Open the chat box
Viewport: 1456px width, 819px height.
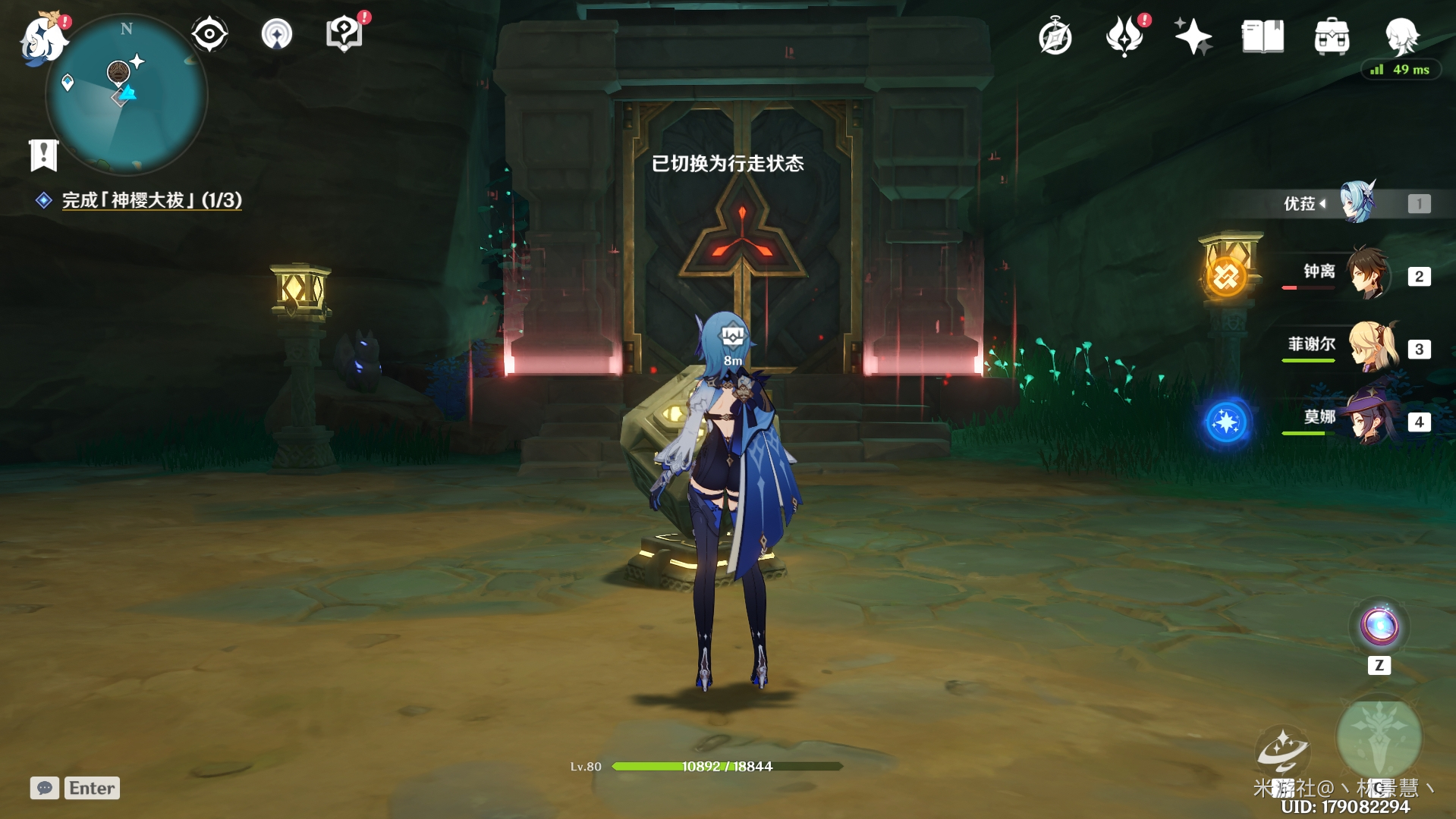pyautogui.click(x=74, y=788)
